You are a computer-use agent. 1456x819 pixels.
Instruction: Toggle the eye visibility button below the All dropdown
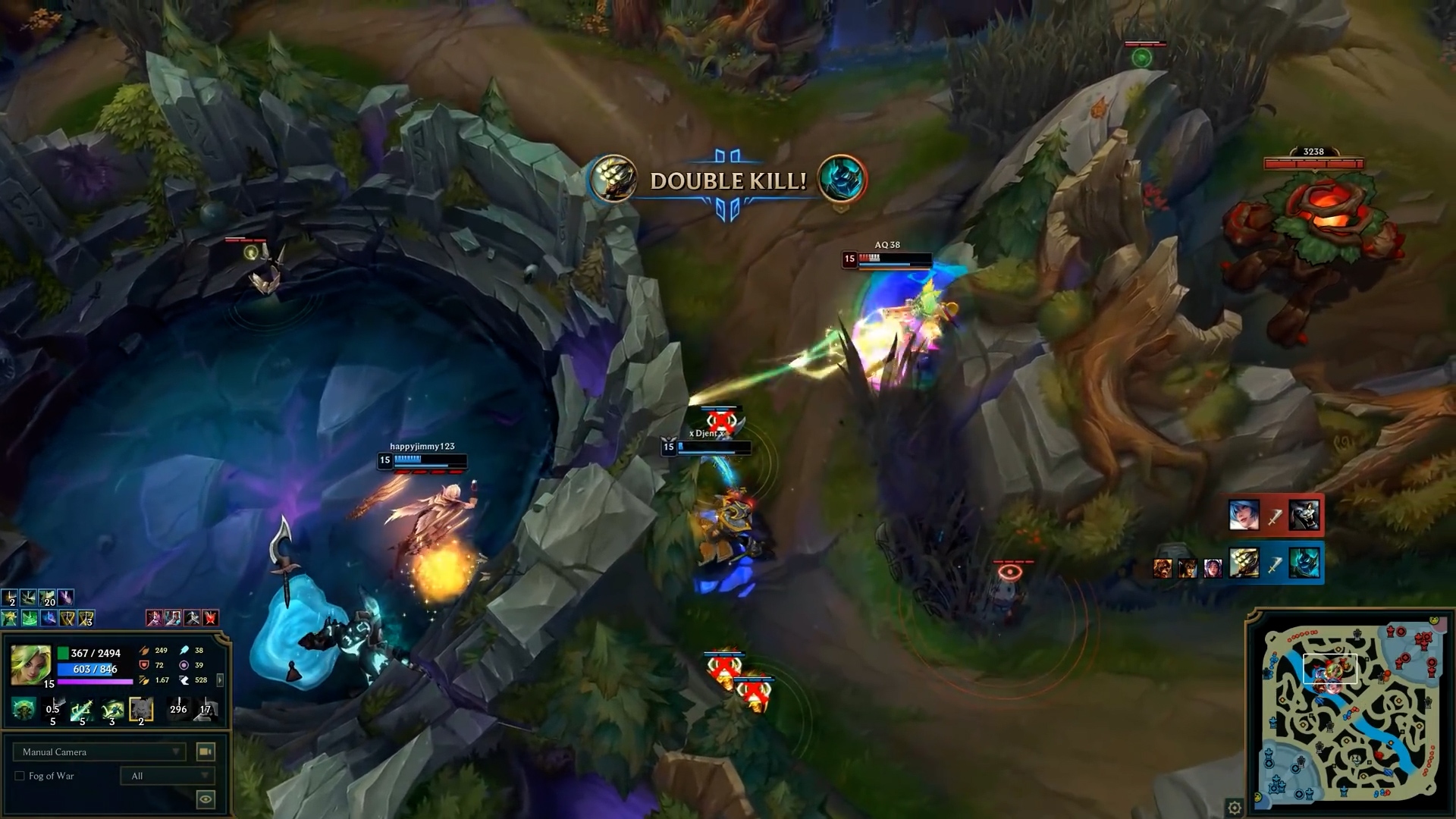pyautogui.click(x=205, y=799)
